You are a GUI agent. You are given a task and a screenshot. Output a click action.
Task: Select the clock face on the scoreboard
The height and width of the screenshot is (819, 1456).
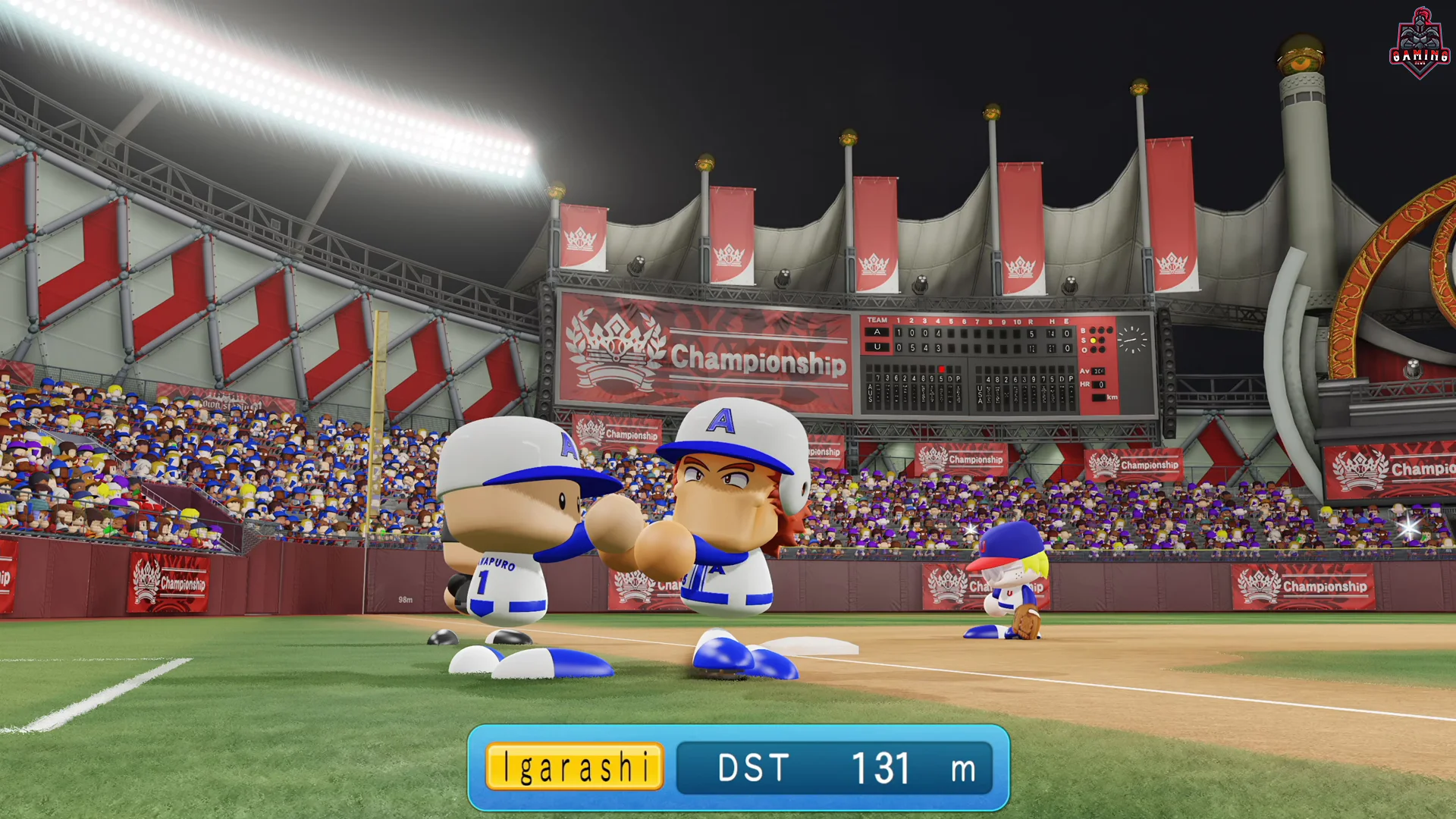tap(1132, 340)
